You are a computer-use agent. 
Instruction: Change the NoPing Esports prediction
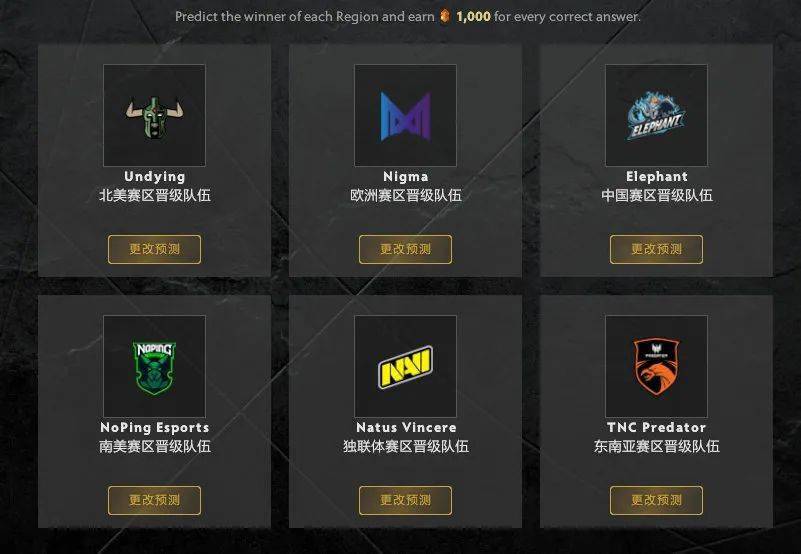[154, 500]
